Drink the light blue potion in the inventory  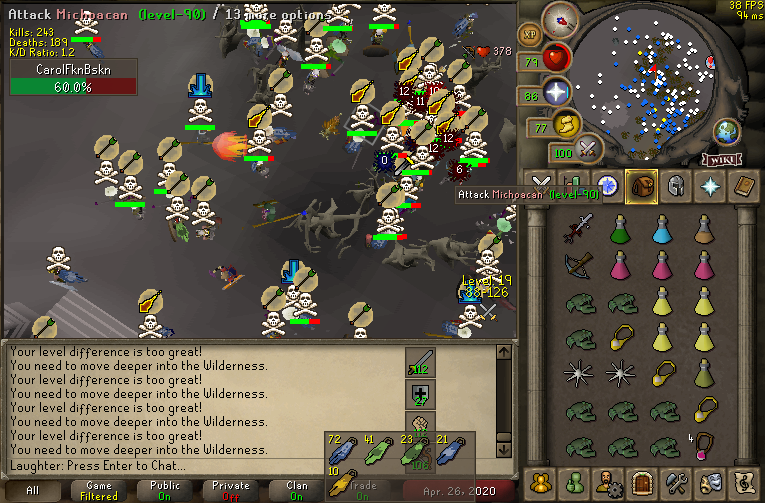click(x=661, y=232)
